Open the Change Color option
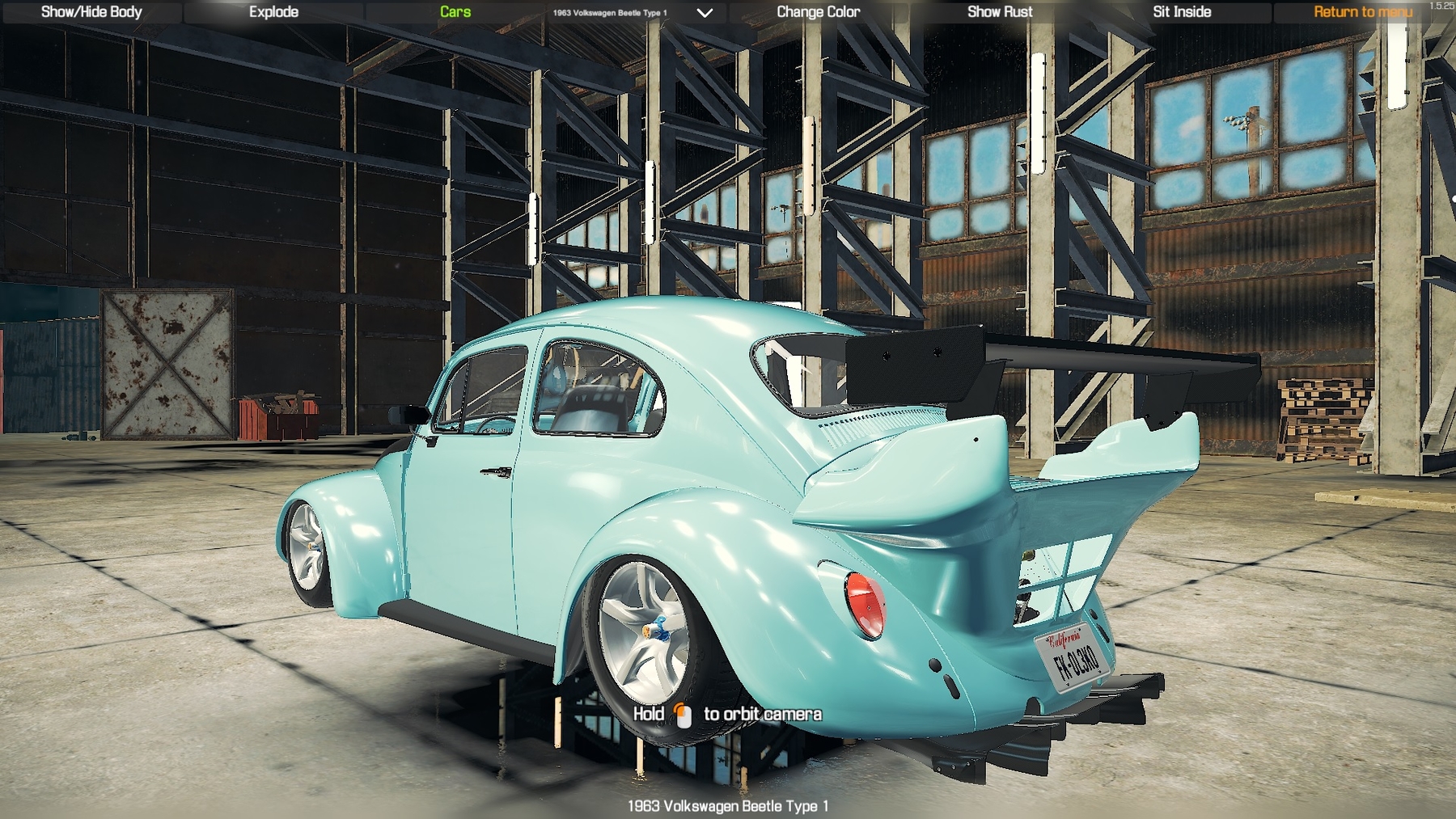 click(x=818, y=11)
